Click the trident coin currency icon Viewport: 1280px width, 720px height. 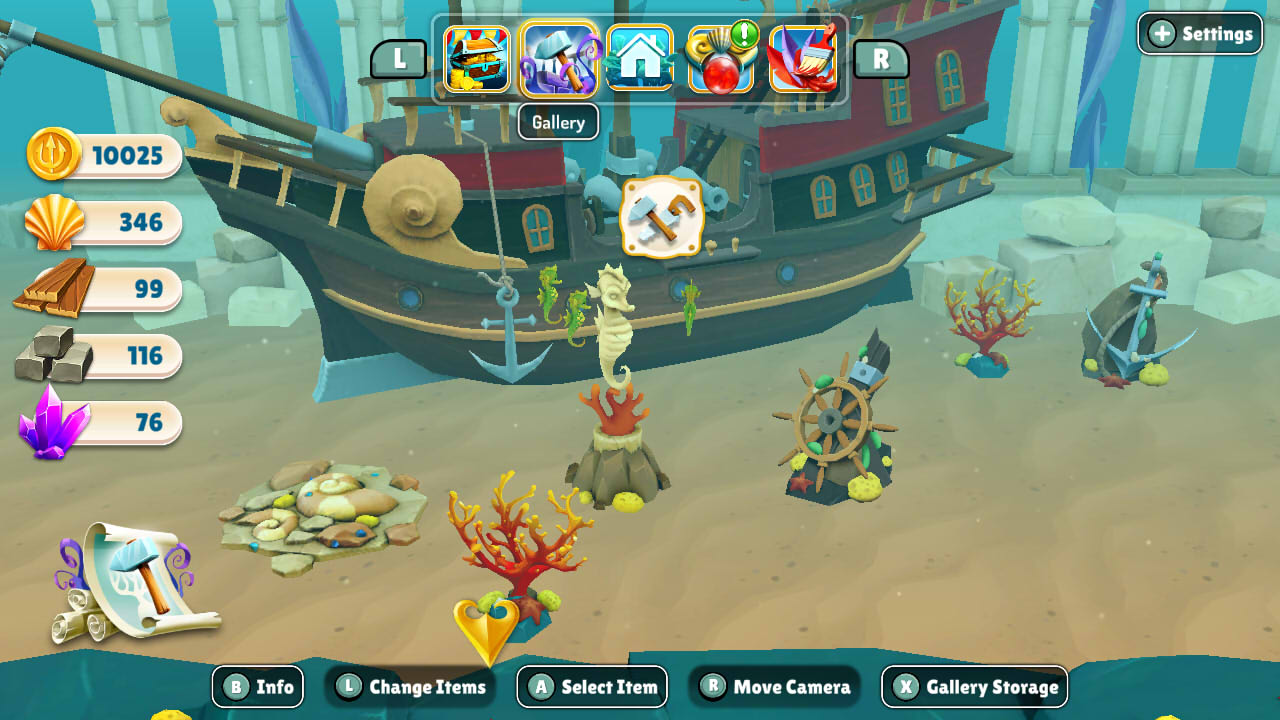pyautogui.click(x=52, y=156)
